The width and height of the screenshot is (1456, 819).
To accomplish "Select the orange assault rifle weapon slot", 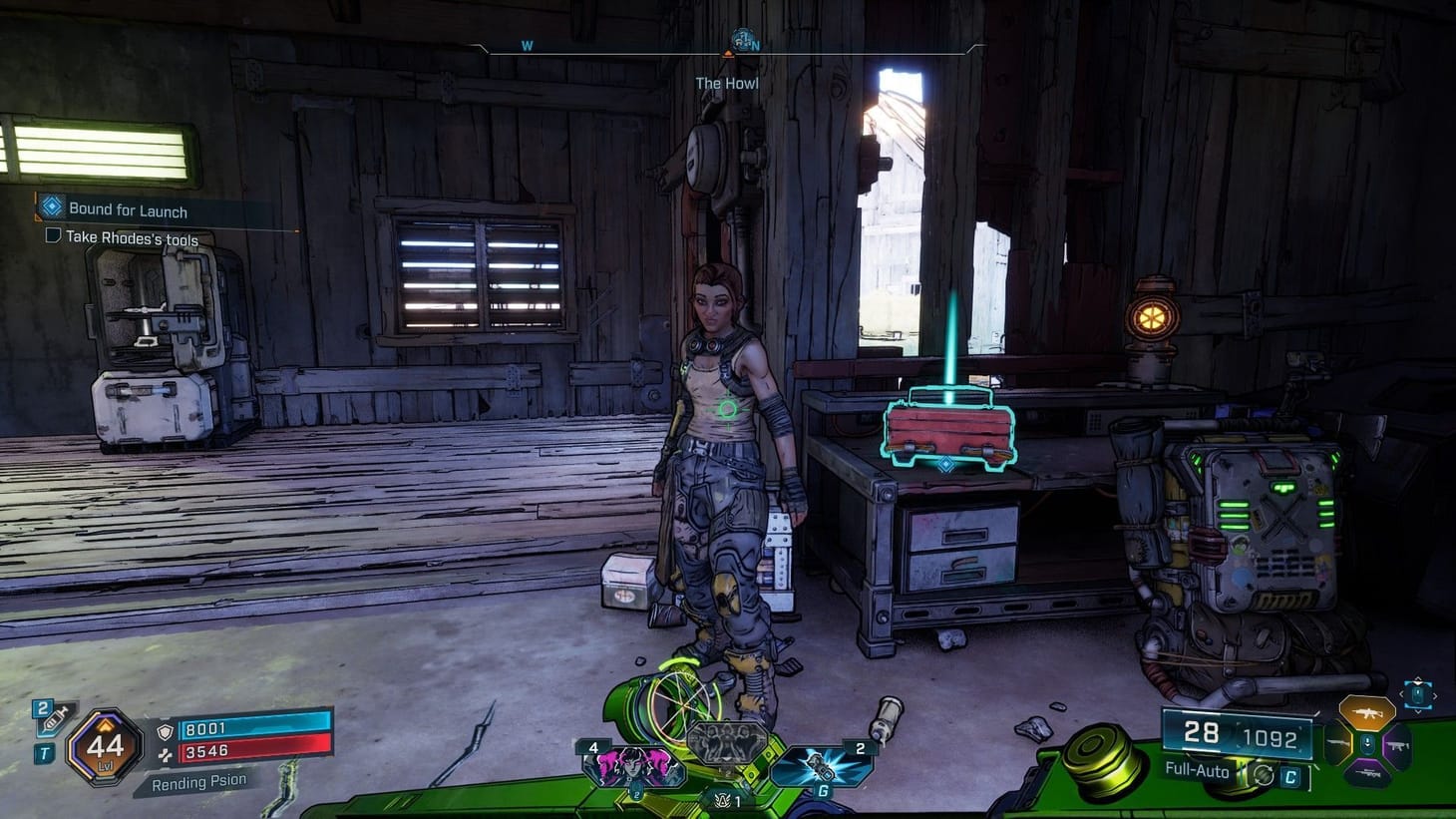I will (x=1368, y=712).
